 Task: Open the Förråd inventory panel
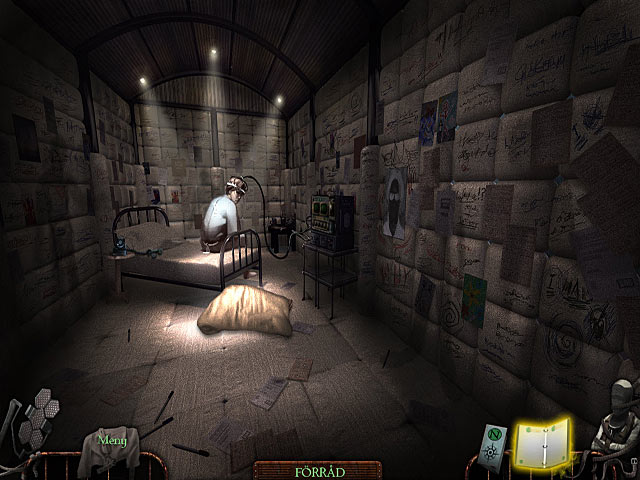pyautogui.click(x=316, y=468)
